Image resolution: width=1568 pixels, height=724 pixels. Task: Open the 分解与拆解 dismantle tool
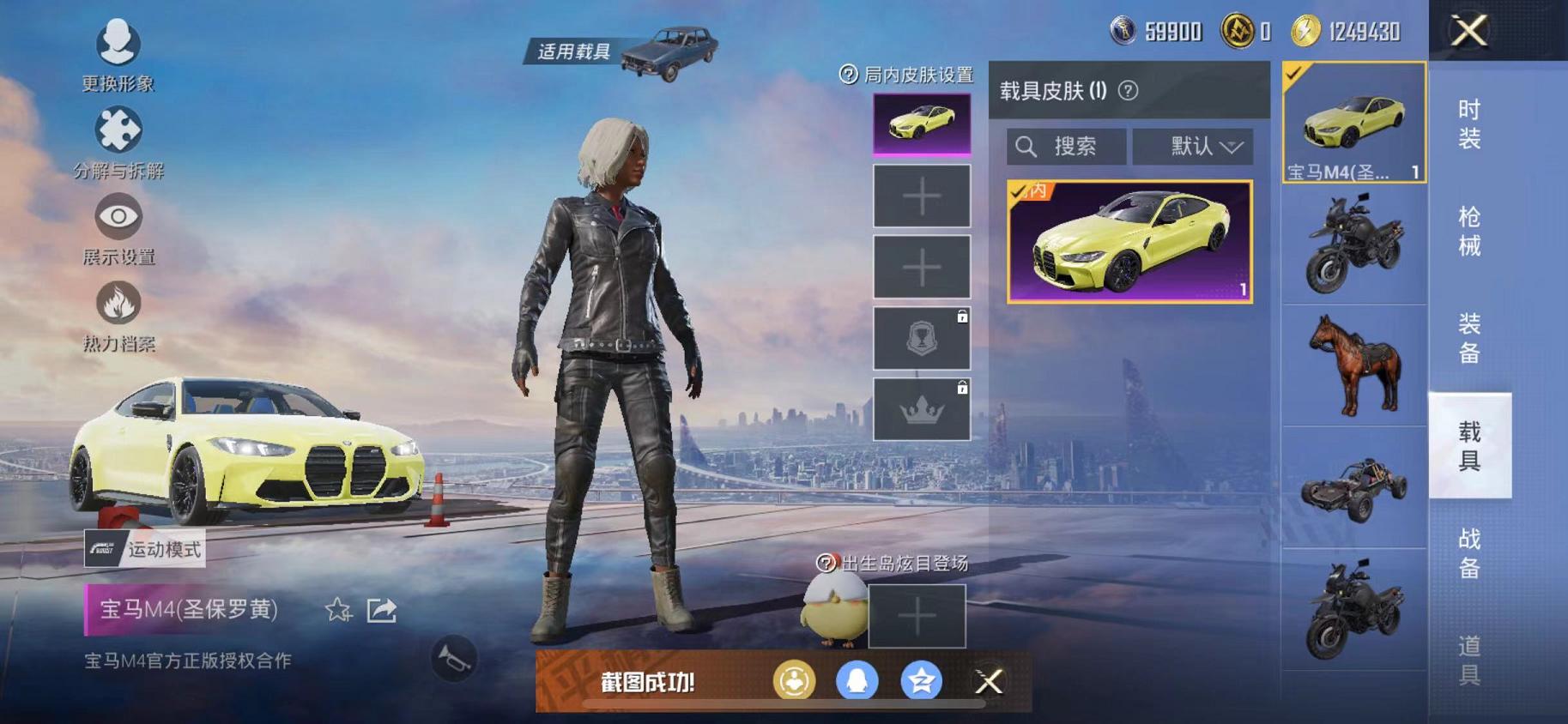(x=119, y=129)
